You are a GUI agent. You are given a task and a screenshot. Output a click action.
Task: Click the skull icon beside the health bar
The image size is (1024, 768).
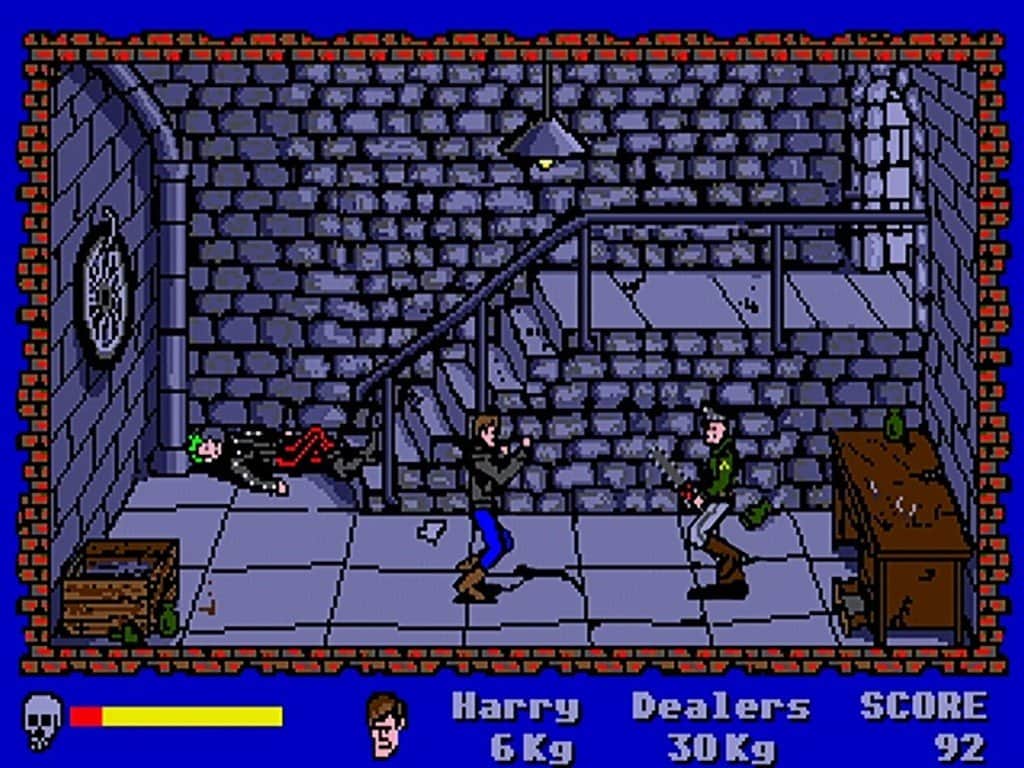[x=42, y=720]
